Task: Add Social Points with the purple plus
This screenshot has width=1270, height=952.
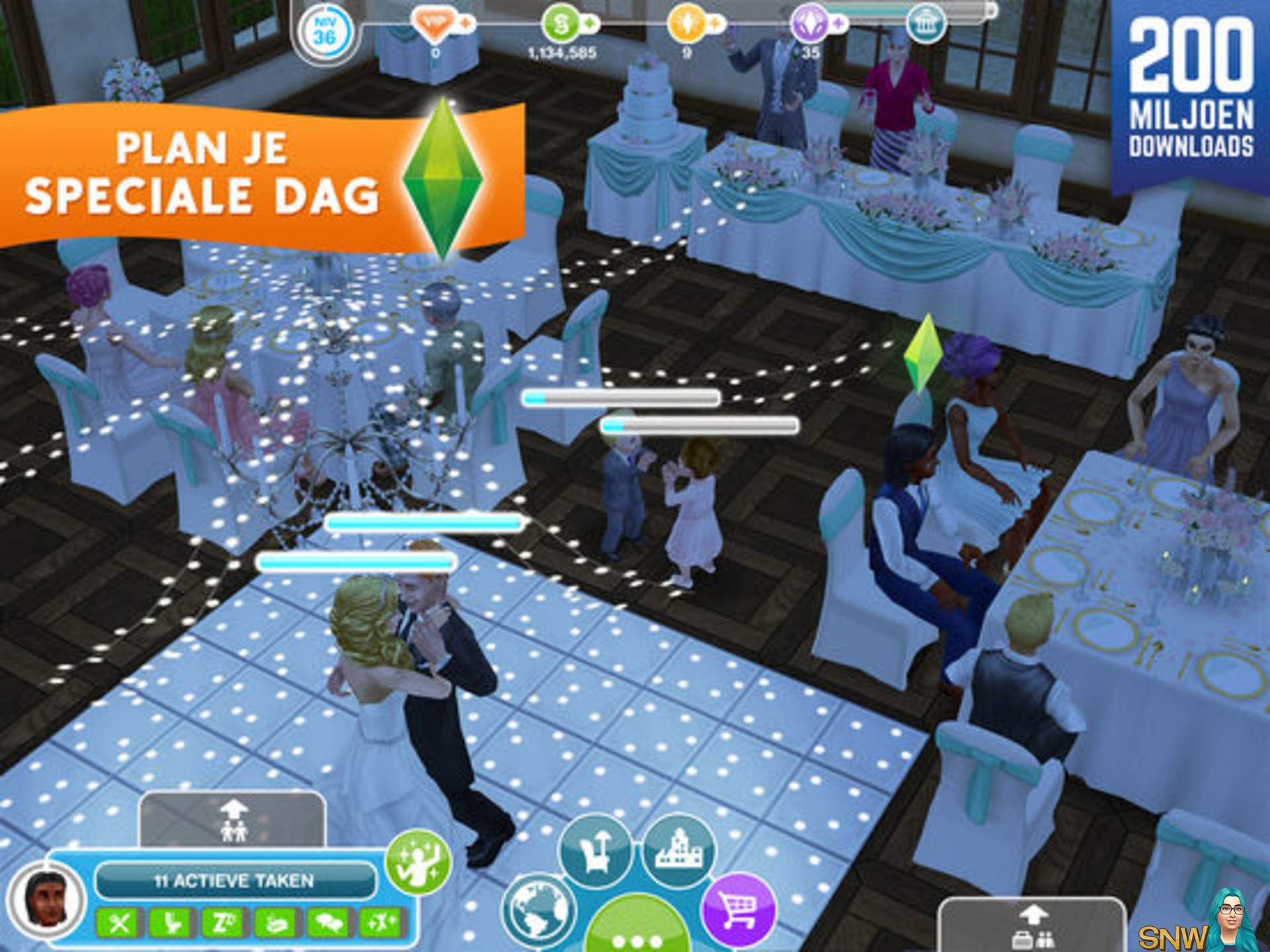Action: coord(839,24)
